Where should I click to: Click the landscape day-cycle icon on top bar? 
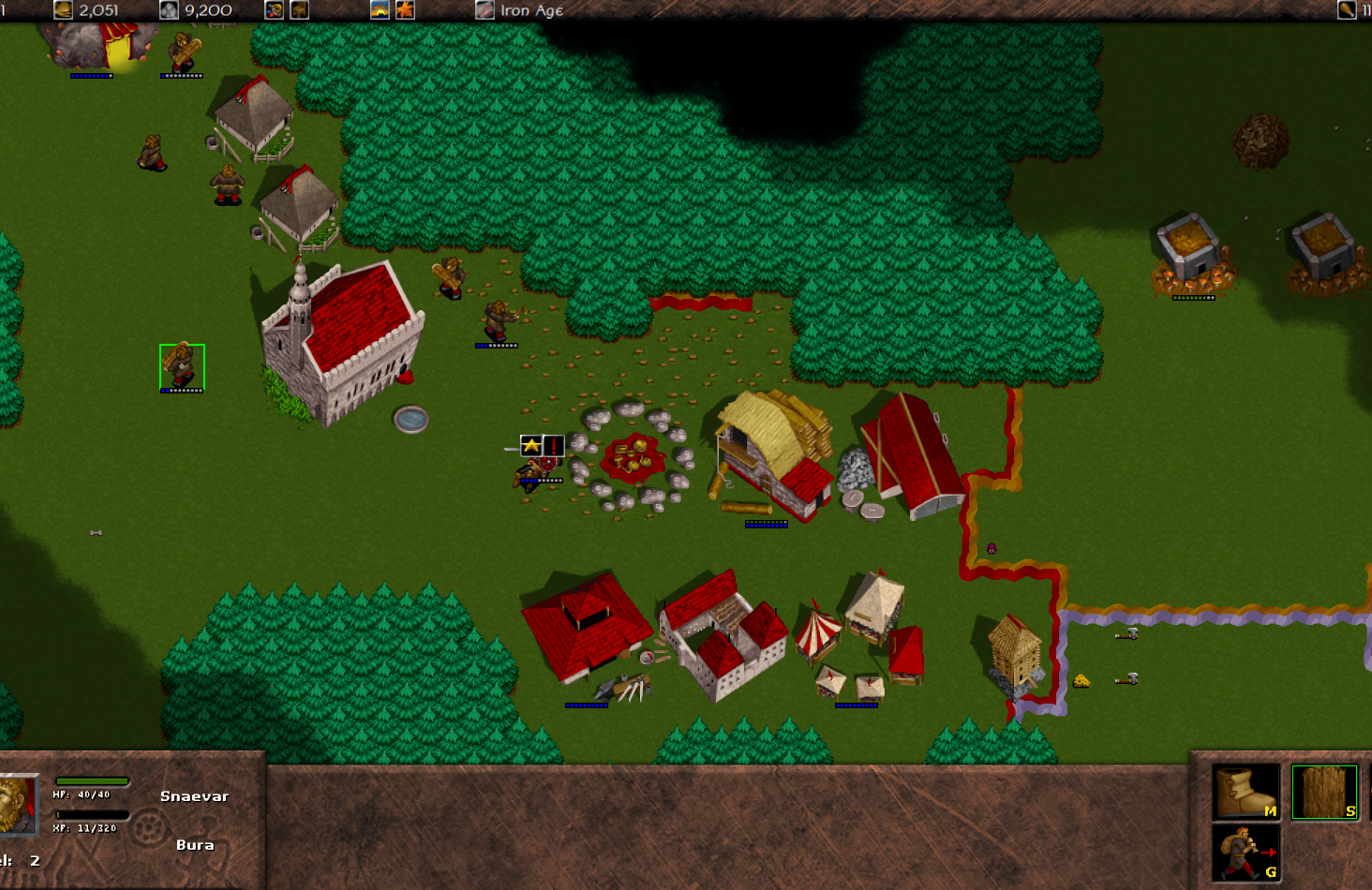(380, 10)
